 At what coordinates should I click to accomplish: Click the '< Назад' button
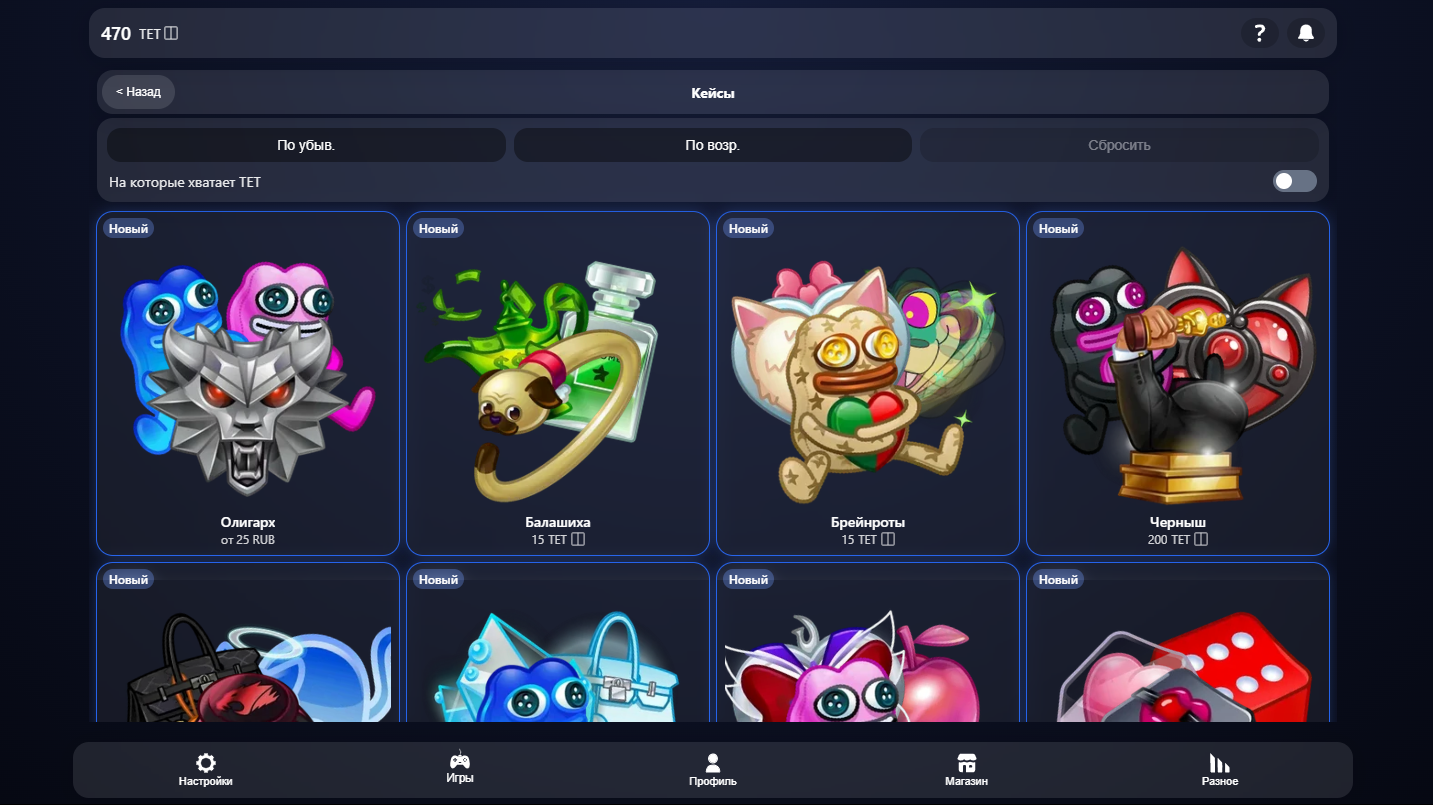(137, 91)
